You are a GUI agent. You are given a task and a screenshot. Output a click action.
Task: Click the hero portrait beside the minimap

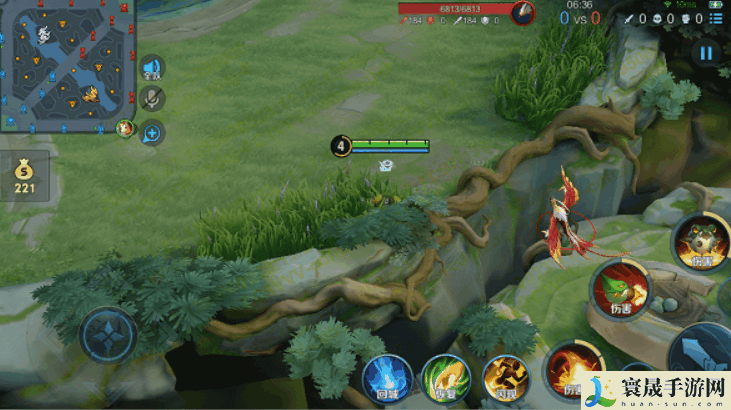pyautogui.click(x=124, y=128)
